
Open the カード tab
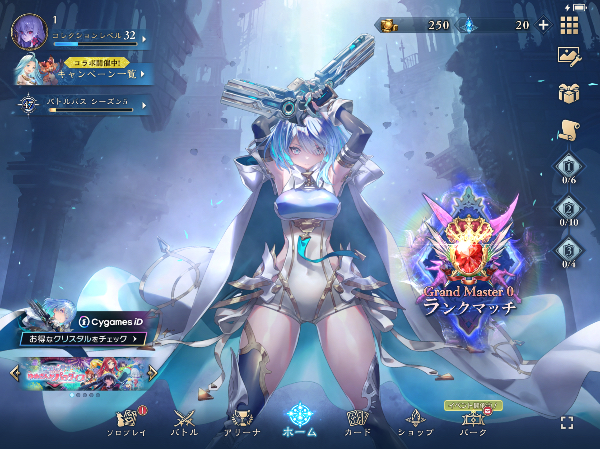358,422
